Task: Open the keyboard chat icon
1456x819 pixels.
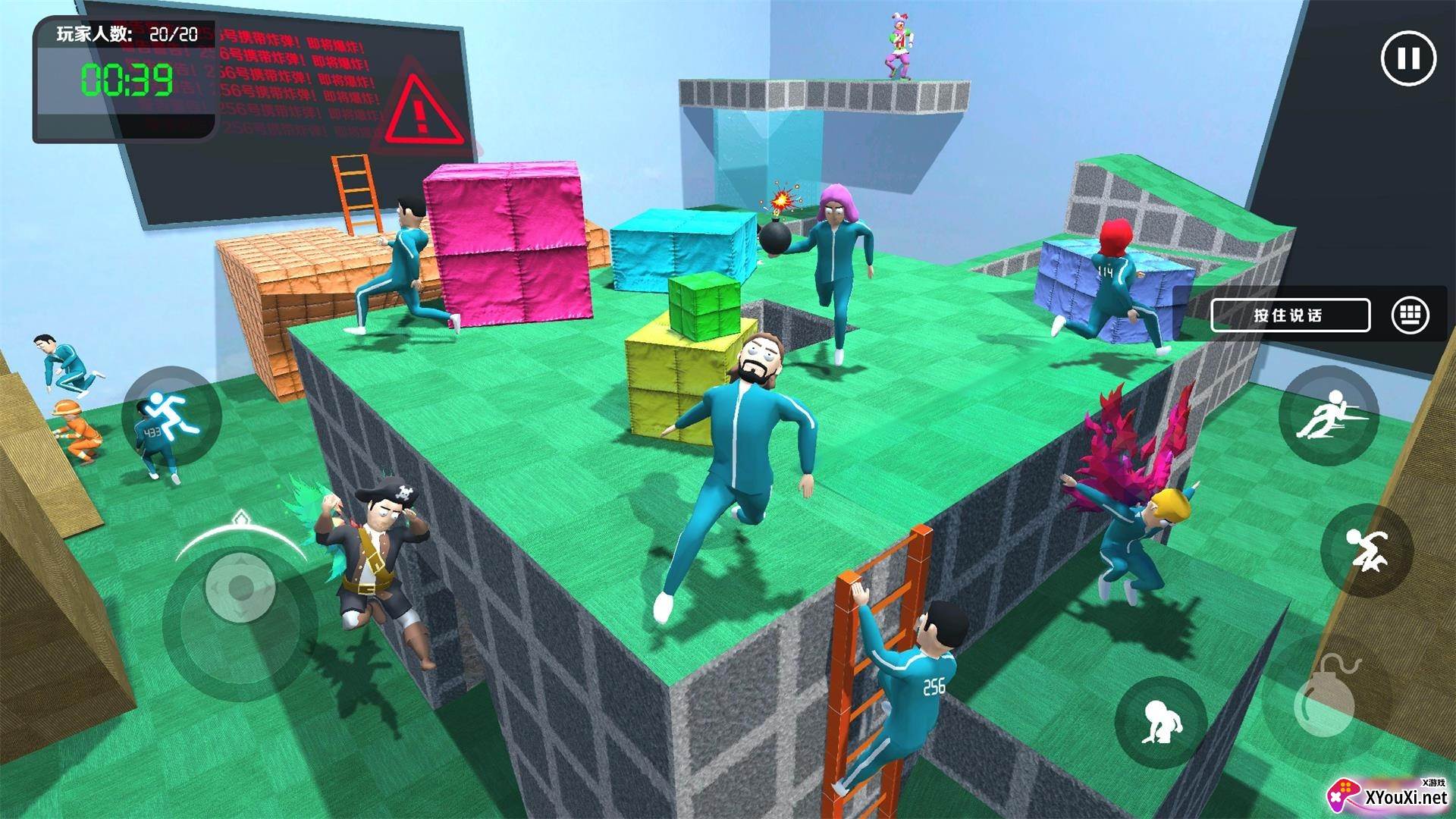Action: click(1410, 315)
